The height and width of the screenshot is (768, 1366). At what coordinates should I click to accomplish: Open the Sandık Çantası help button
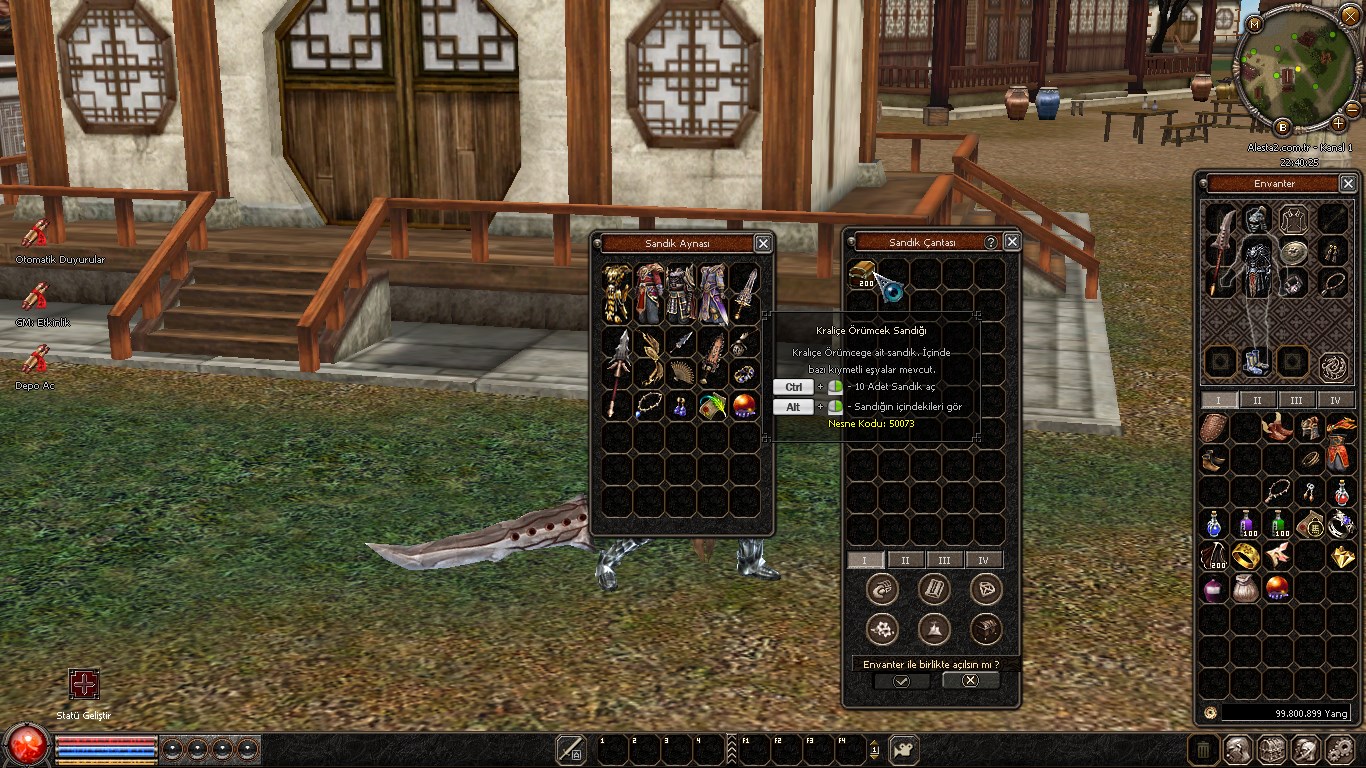tap(991, 242)
